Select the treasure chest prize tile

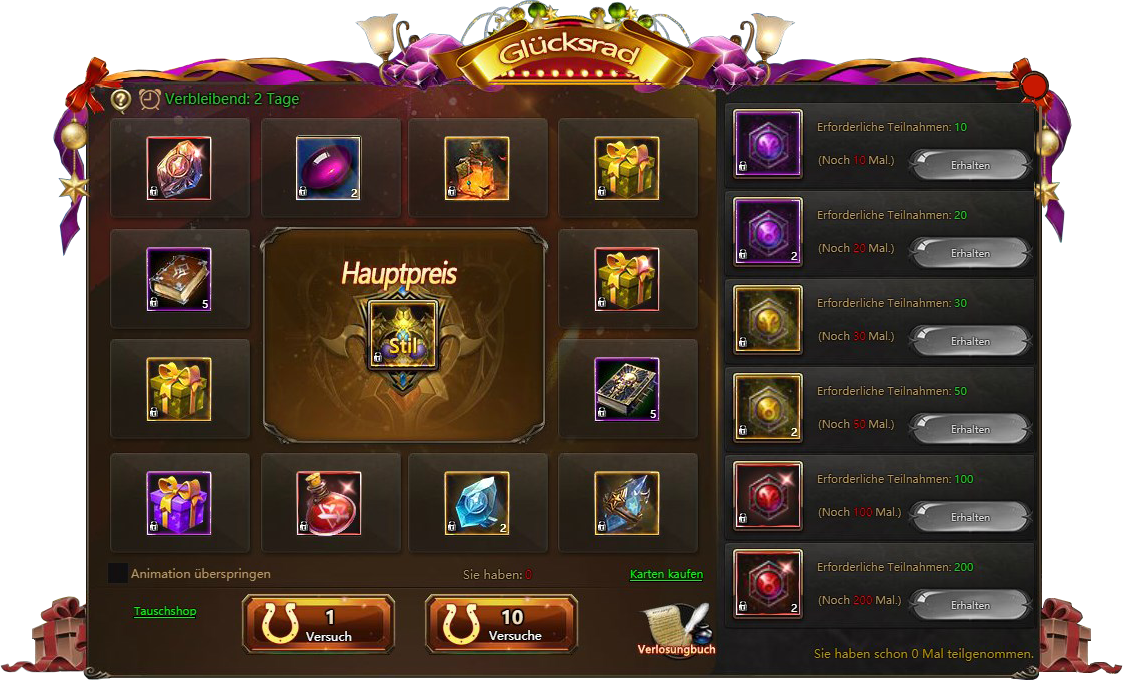[x=477, y=168]
